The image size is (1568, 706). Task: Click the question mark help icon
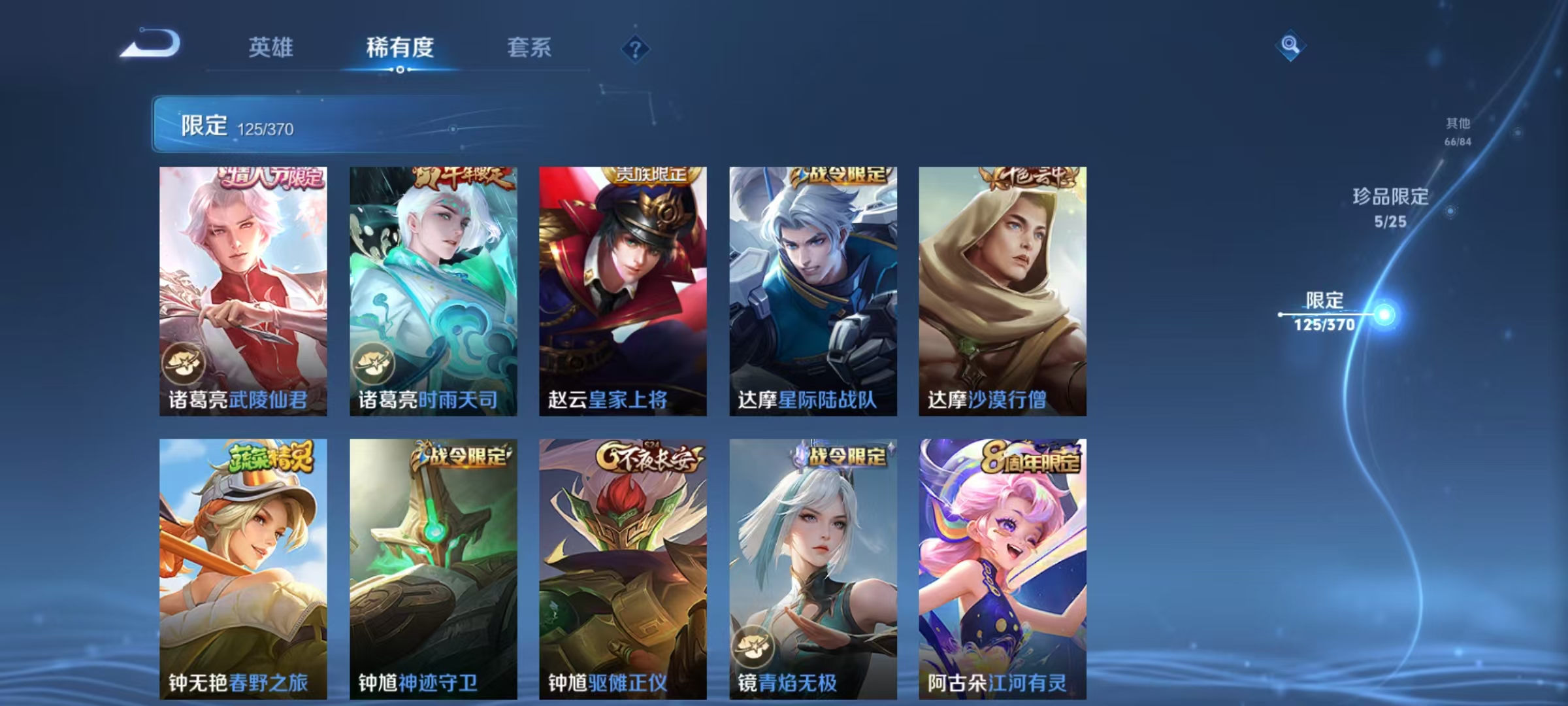[637, 48]
